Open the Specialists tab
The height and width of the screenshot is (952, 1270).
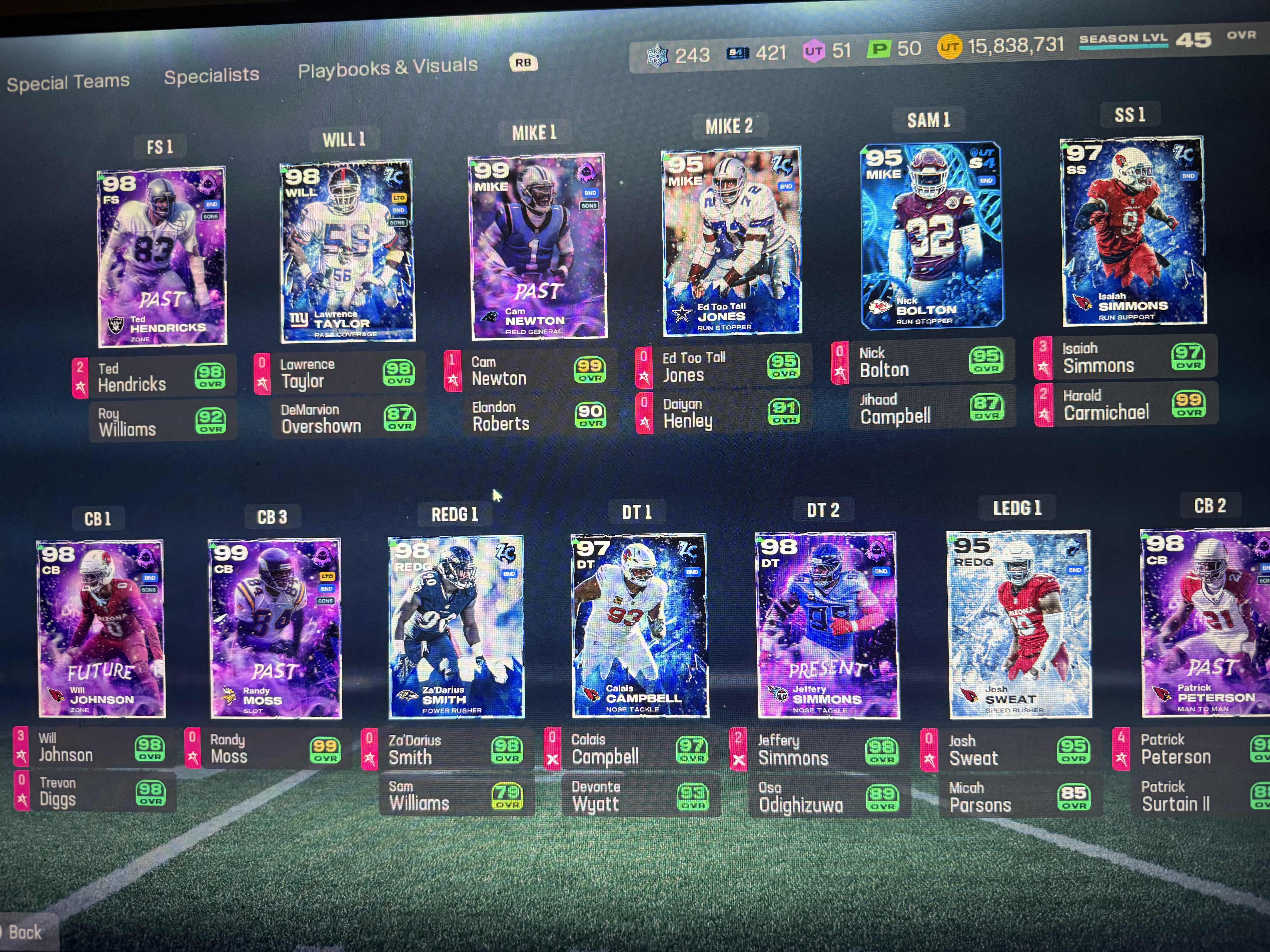[x=211, y=75]
